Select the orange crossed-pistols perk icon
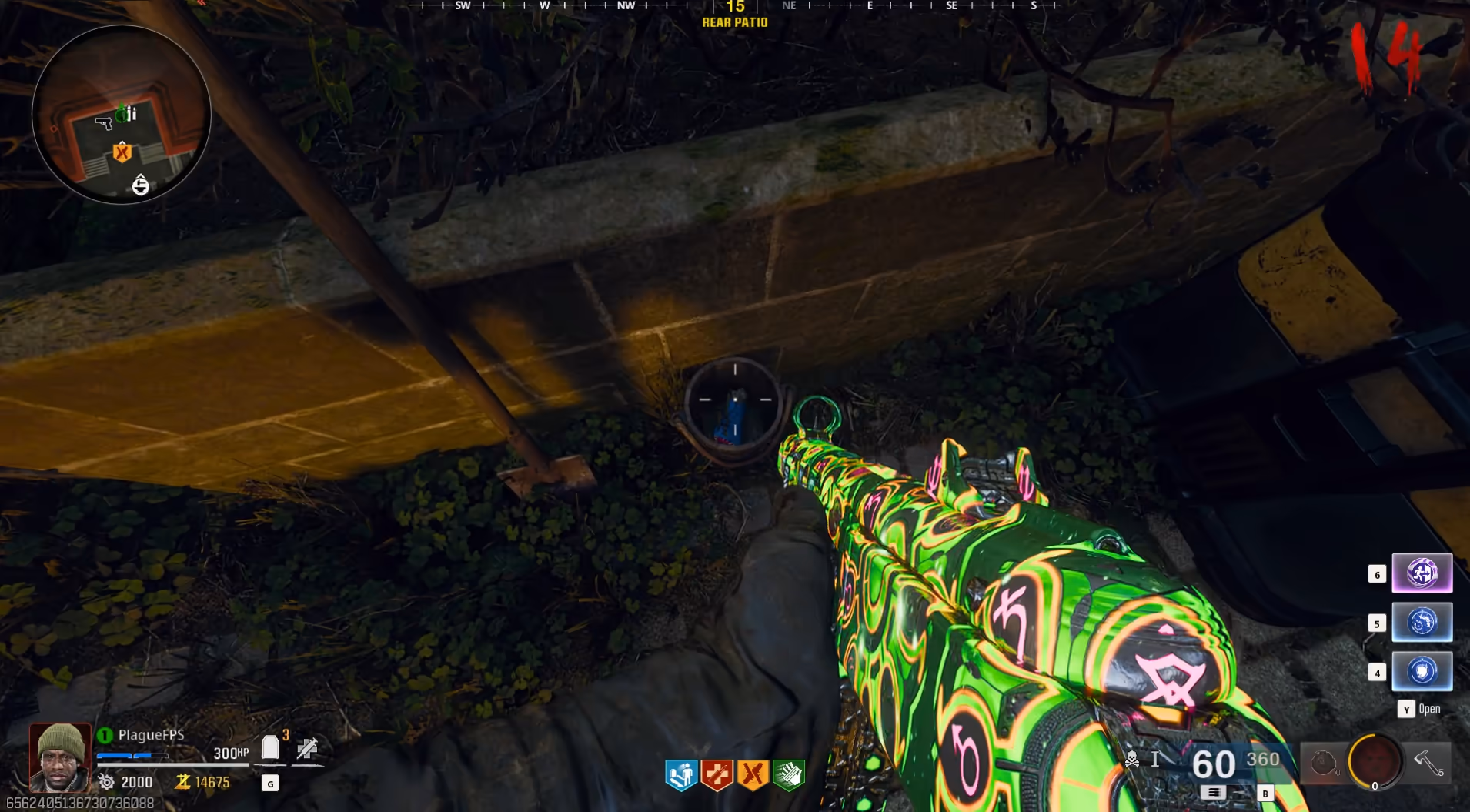 click(x=753, y=774)
